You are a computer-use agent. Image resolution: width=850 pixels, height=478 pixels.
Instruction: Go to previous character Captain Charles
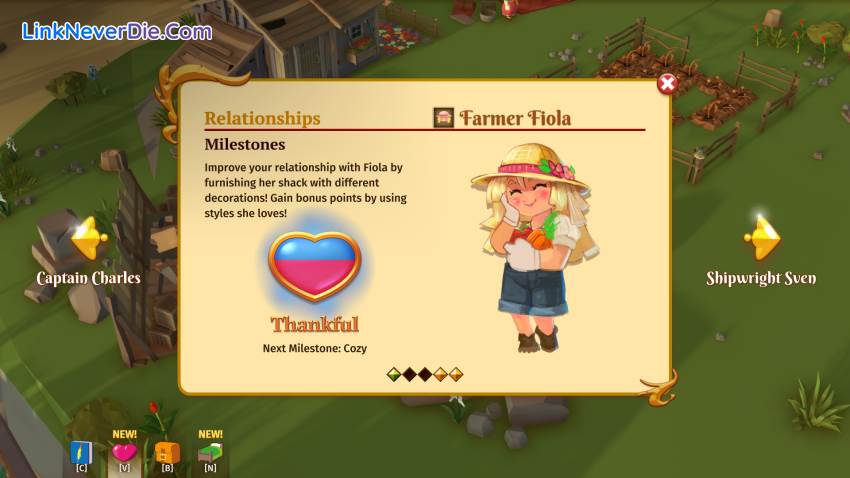click(x=88, y=238)
